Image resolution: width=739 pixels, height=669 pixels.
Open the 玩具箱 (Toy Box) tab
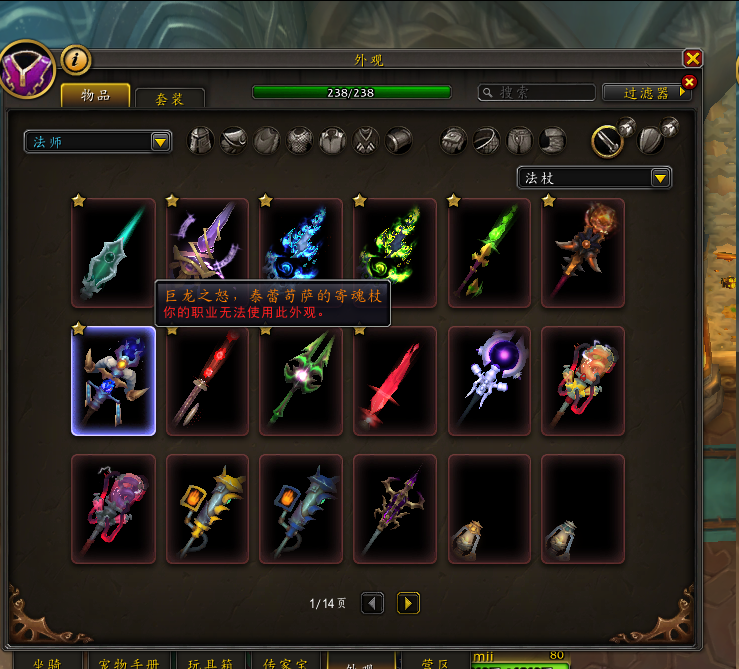(x=209, y=661)
